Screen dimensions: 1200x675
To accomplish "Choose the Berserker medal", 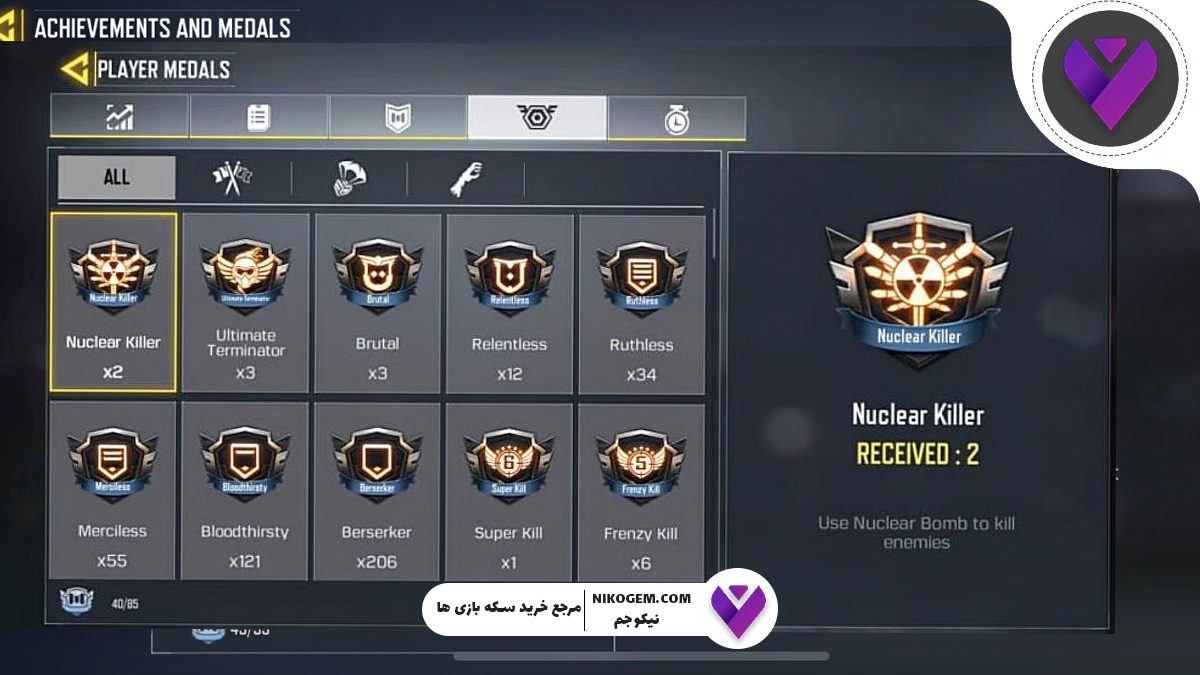I will pyautogui.click(x=377, y=490).
